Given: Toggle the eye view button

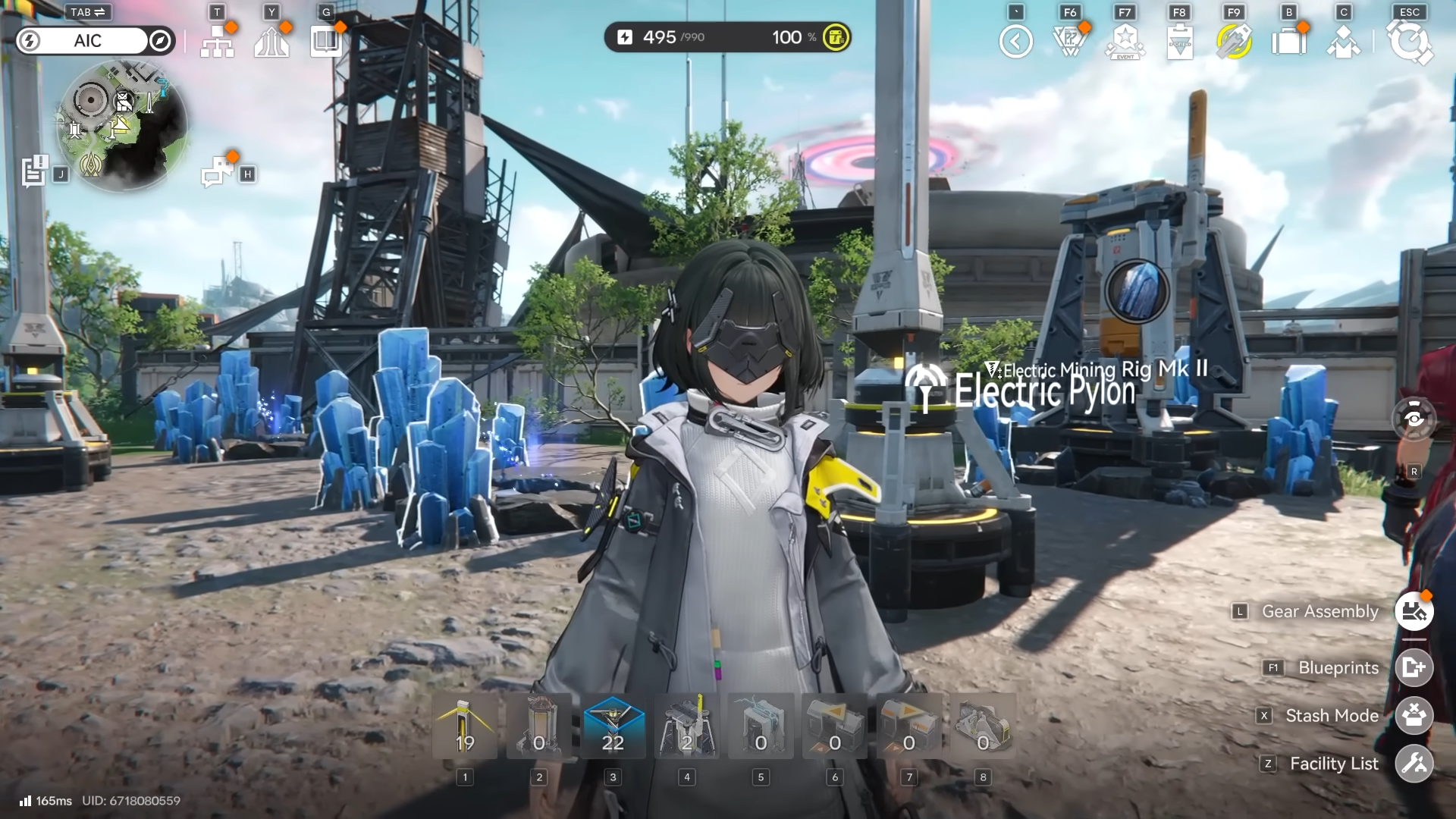Looking at the screenshot, I should click(x=1414, y=418).
